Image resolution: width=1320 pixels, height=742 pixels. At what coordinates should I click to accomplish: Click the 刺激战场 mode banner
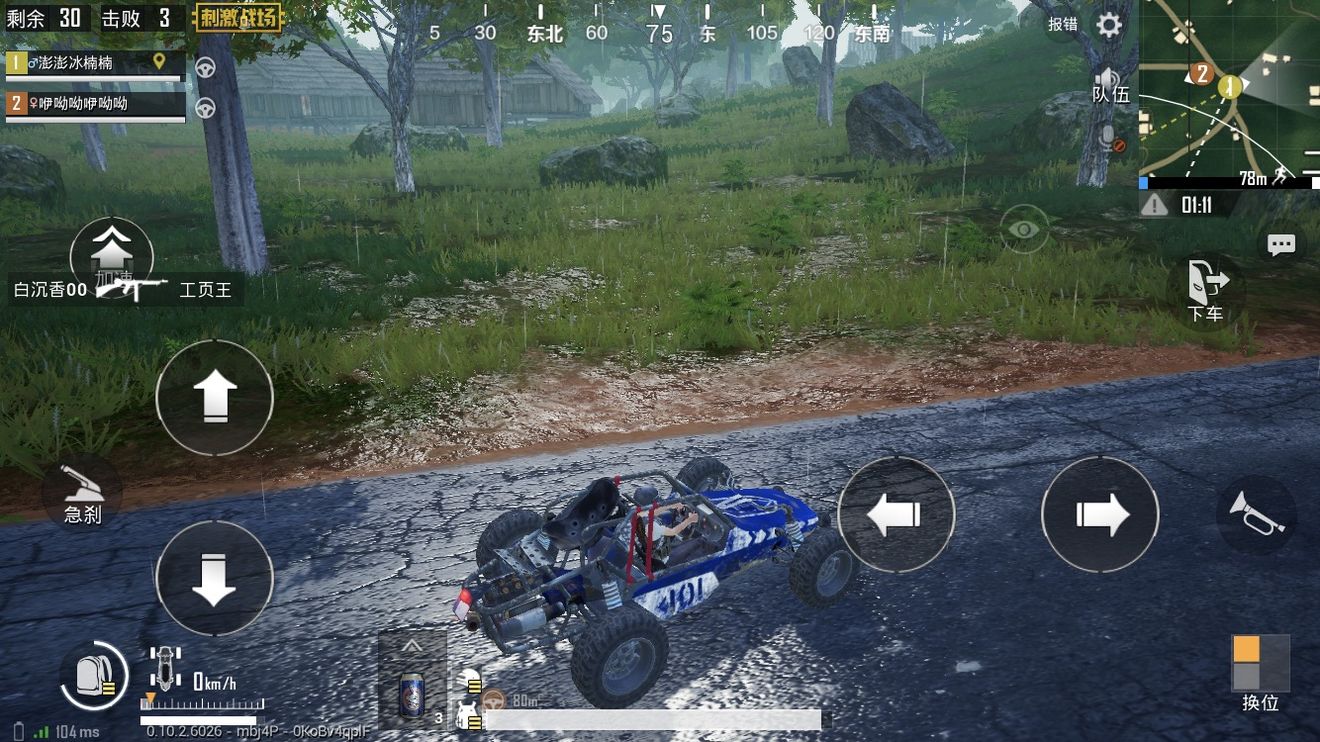click(237, 18)
